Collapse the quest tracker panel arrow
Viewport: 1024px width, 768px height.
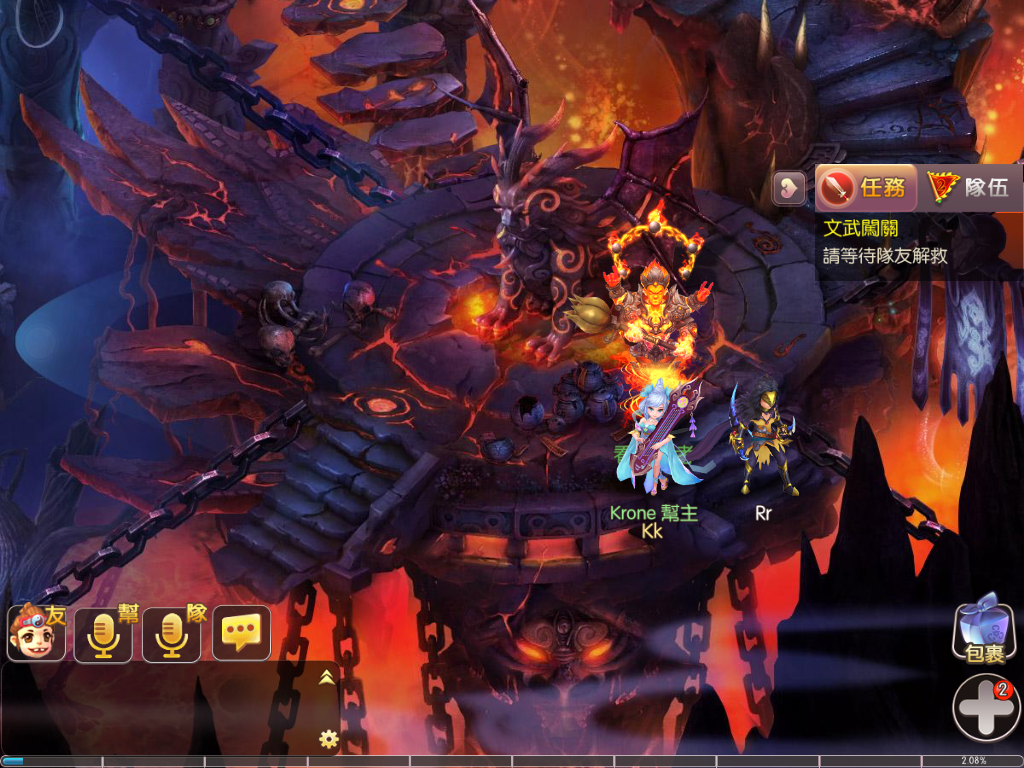[x=789, y=187]
